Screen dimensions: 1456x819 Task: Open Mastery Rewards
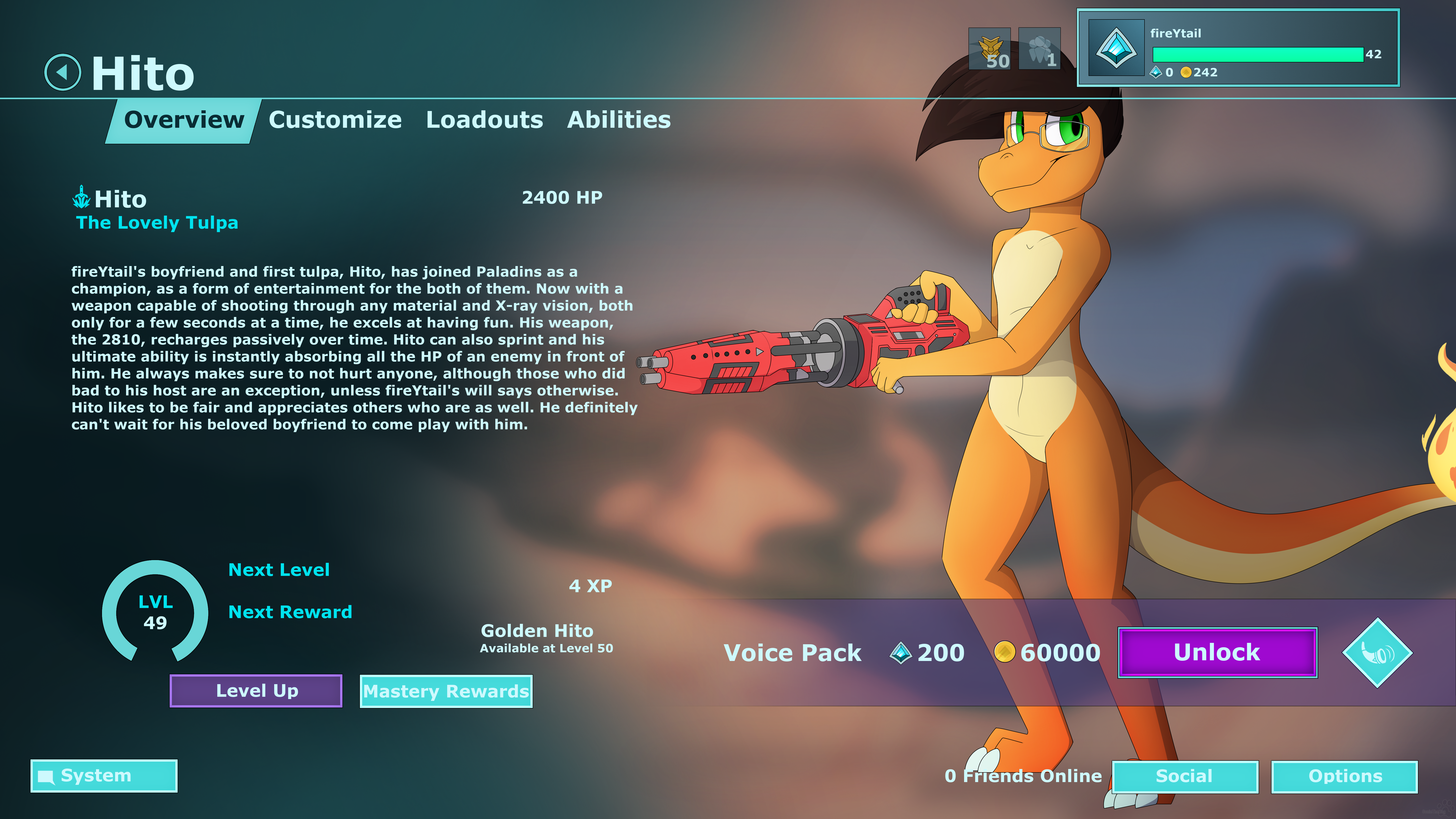click(x=446, y=691)
